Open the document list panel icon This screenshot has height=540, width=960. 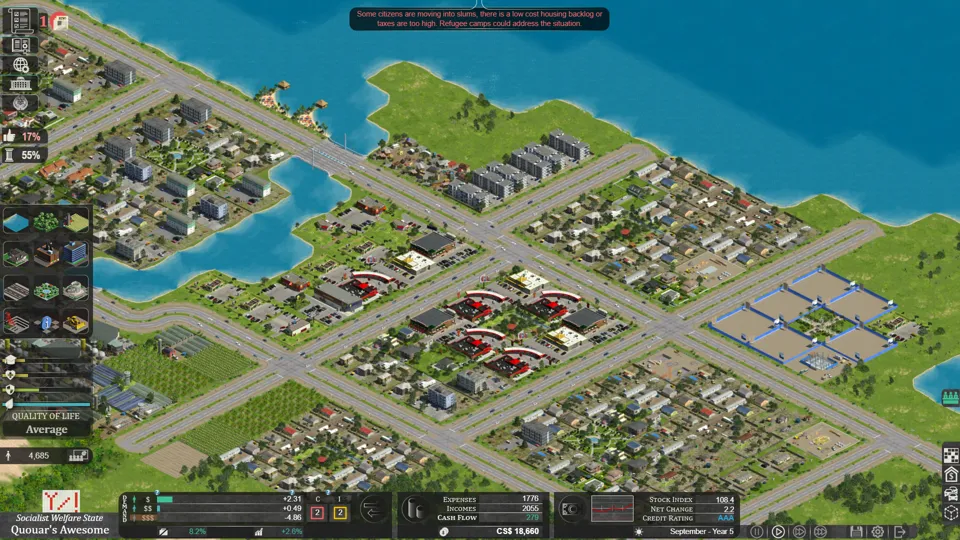point(20,19)
